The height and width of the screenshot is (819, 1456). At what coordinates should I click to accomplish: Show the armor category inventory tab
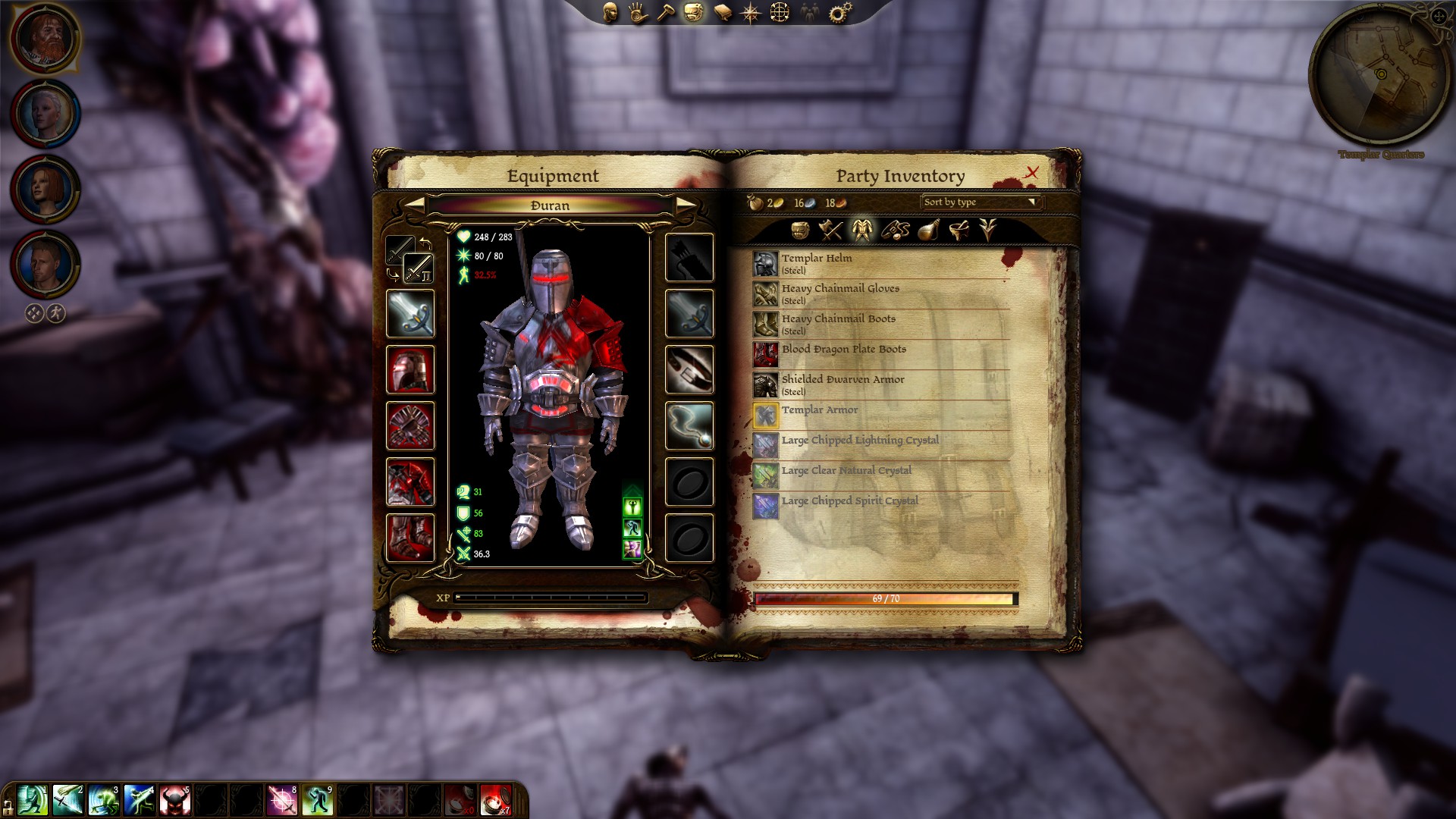(x=862, y=230)
